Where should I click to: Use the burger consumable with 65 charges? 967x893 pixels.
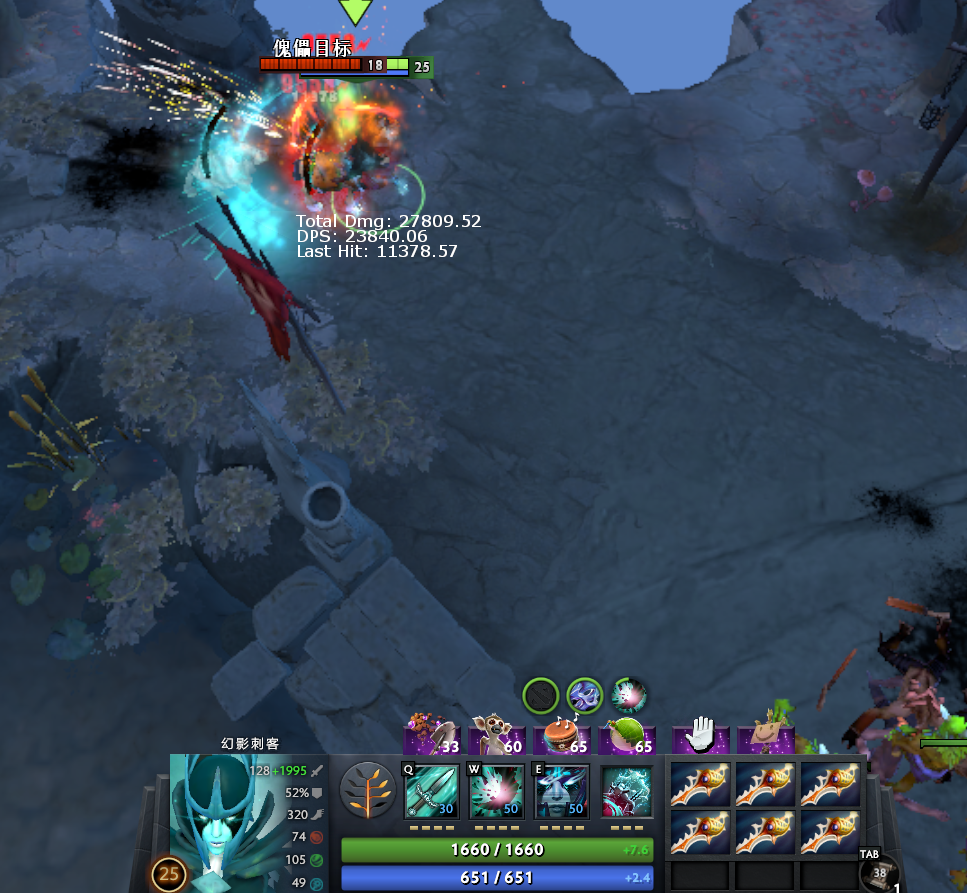coord(562,739)
